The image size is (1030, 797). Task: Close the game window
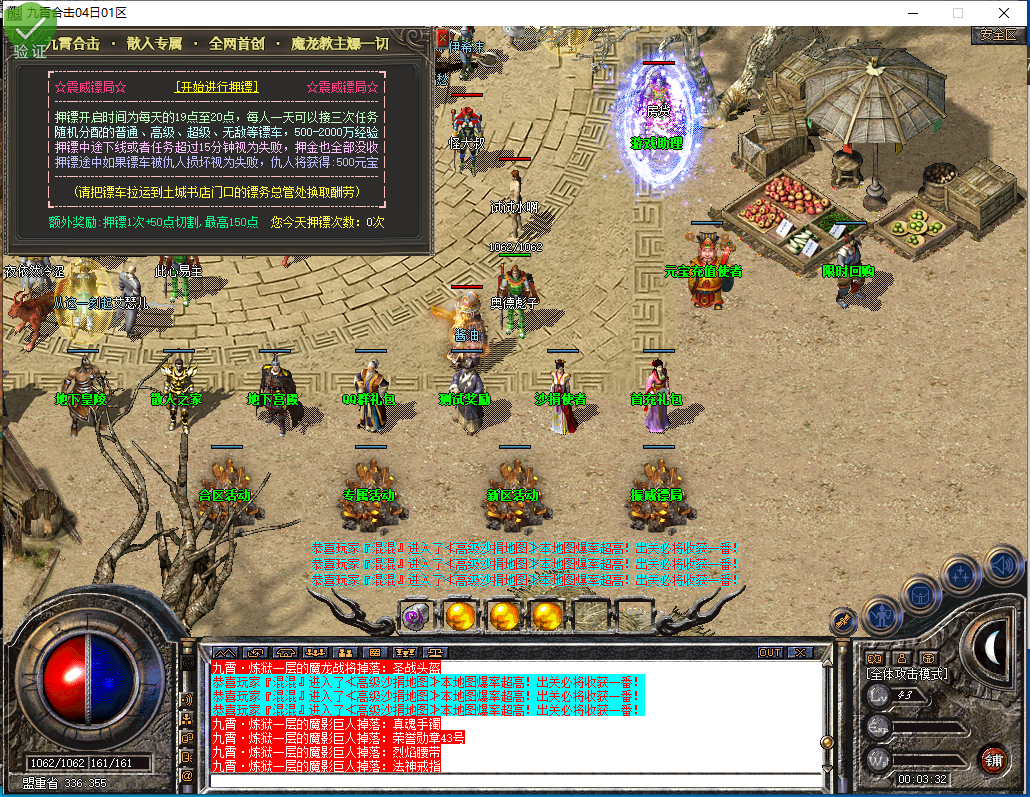click(x=1003, y=13)
